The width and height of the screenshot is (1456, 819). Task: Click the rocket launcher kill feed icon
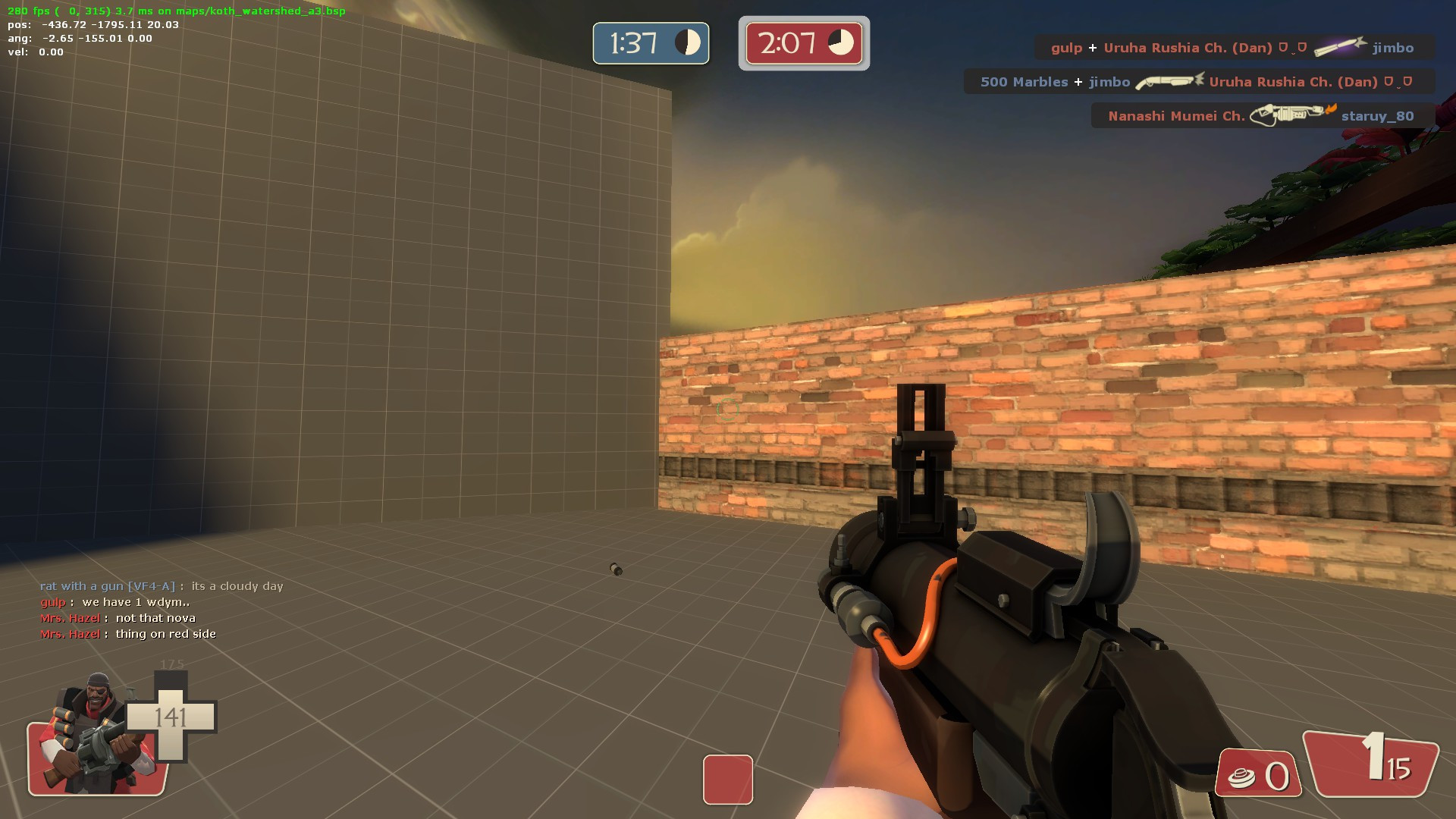(x=1341, y=47)
